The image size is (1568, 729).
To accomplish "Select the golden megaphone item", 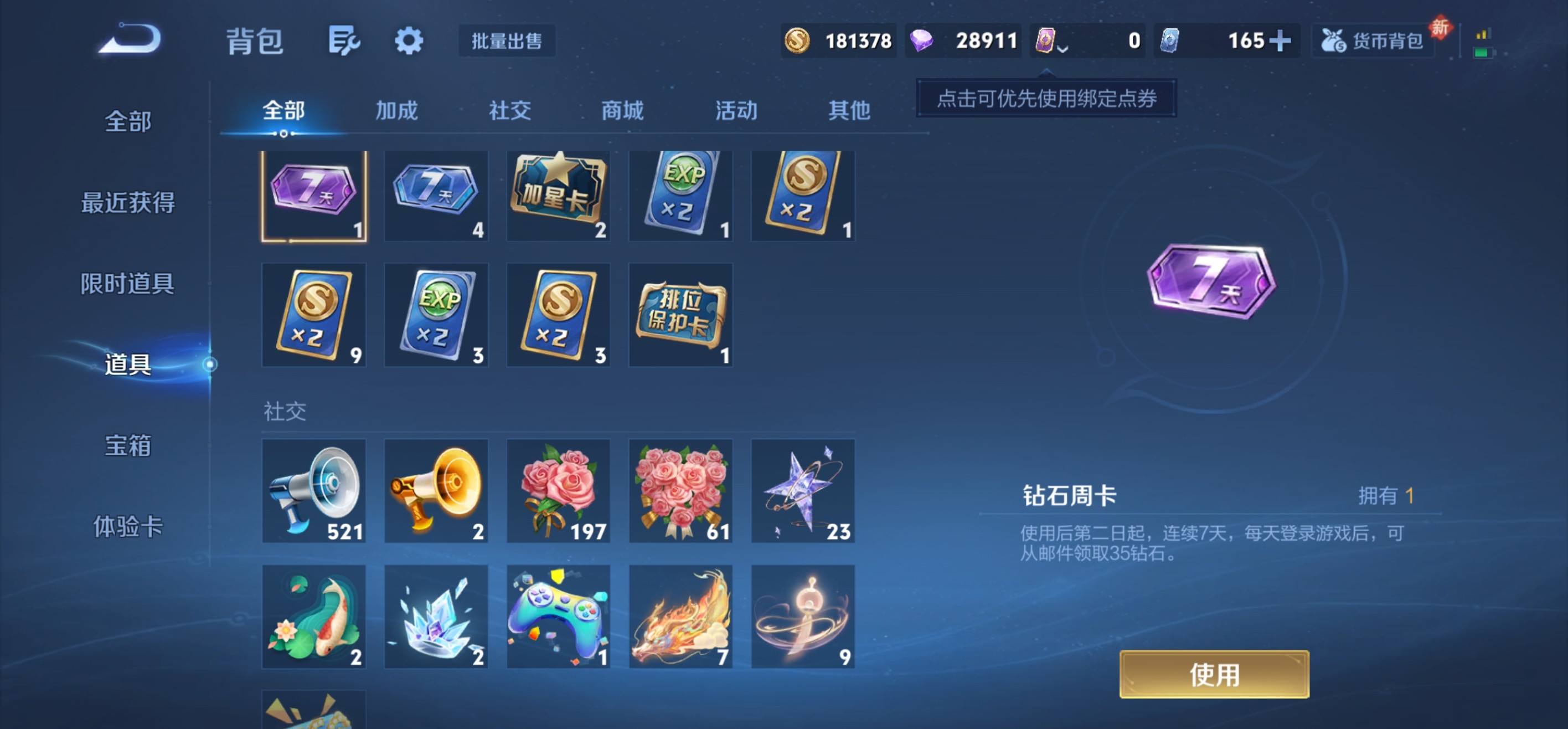I will tap(436, 491).
